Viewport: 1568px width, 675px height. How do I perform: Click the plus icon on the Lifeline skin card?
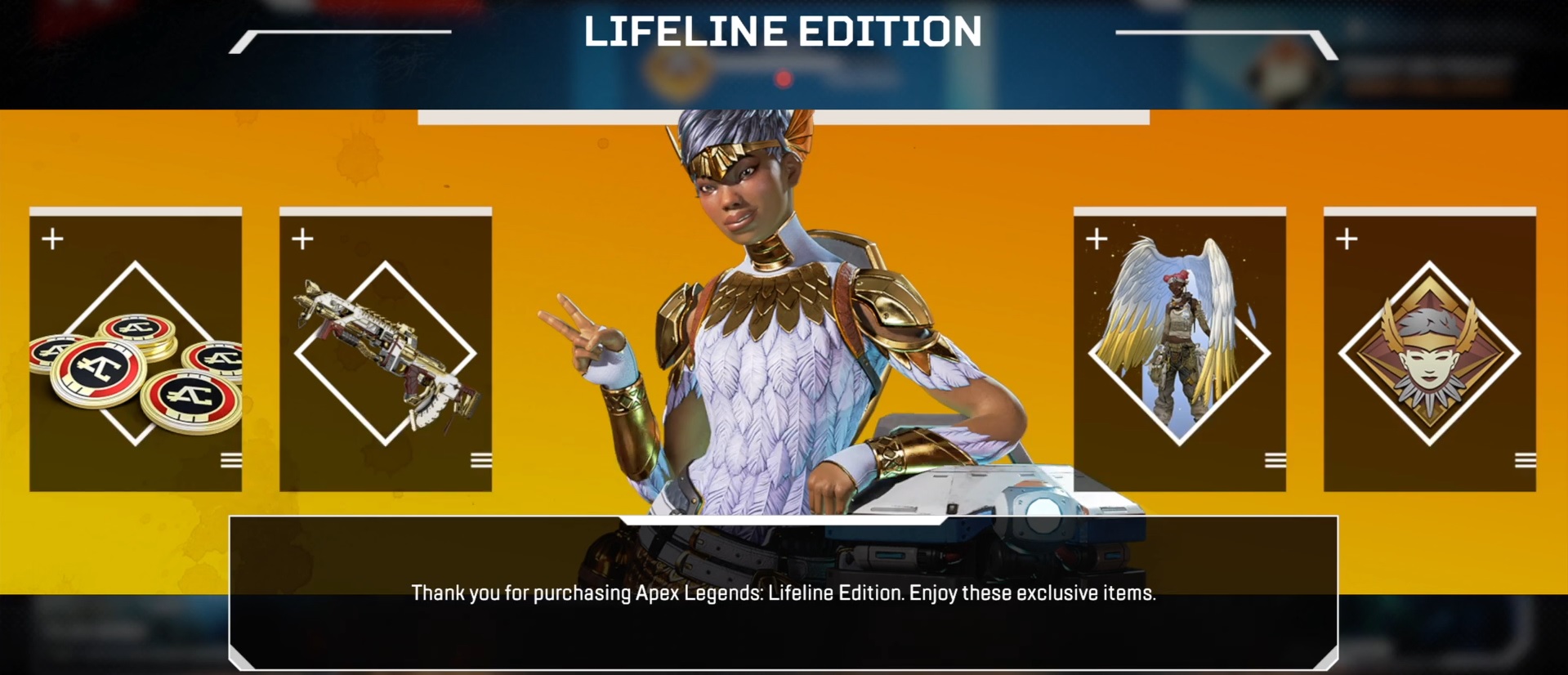(x=1095, y=239)
